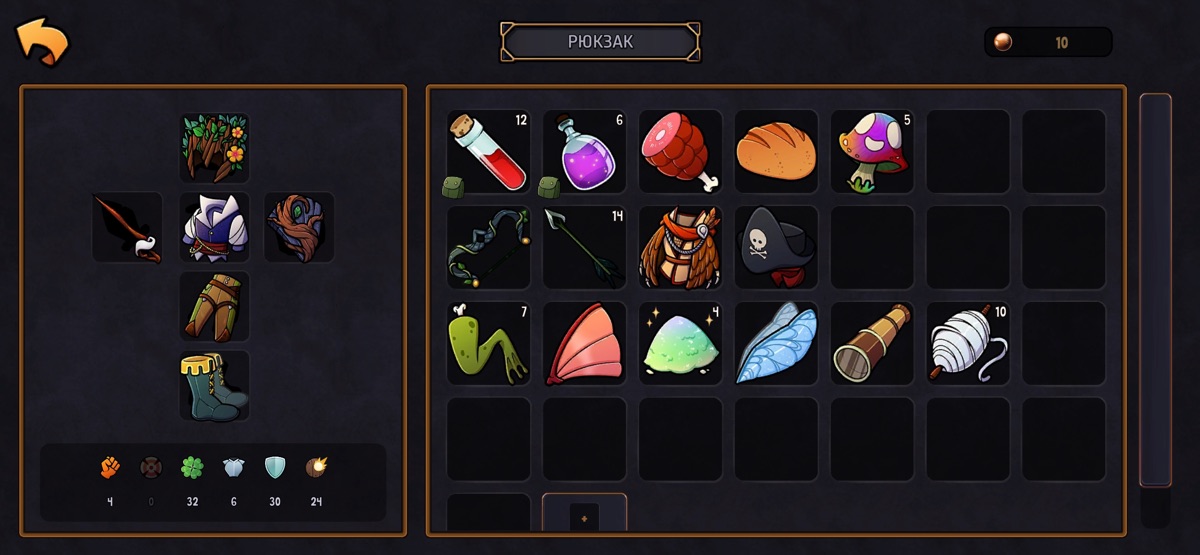The width and height of the screenshot is (1200, 555).
Task: Select the green frog leg stack
Action: coord(488,343)
